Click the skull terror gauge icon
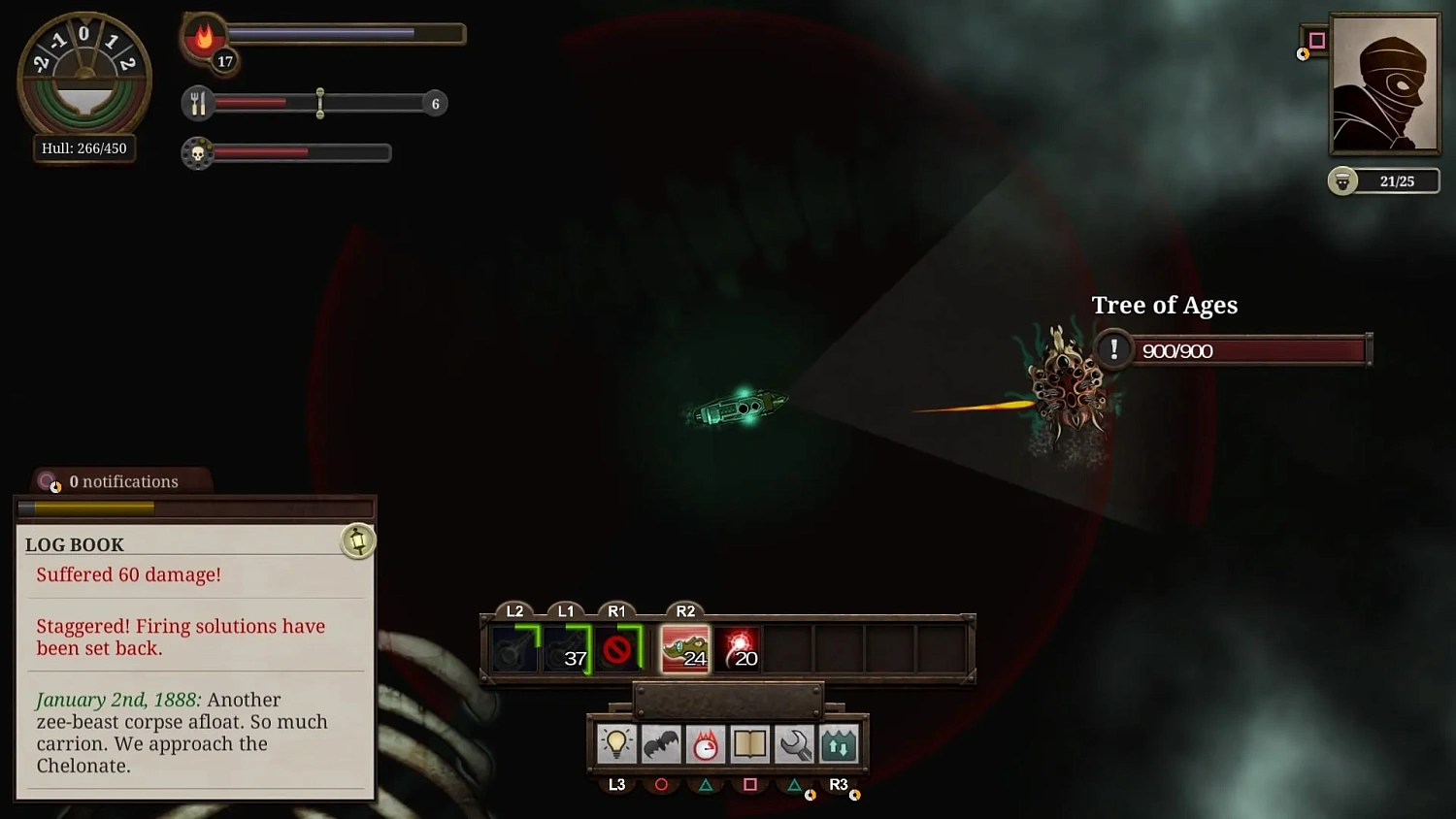The image size is (1456, 819). point(197,152)
